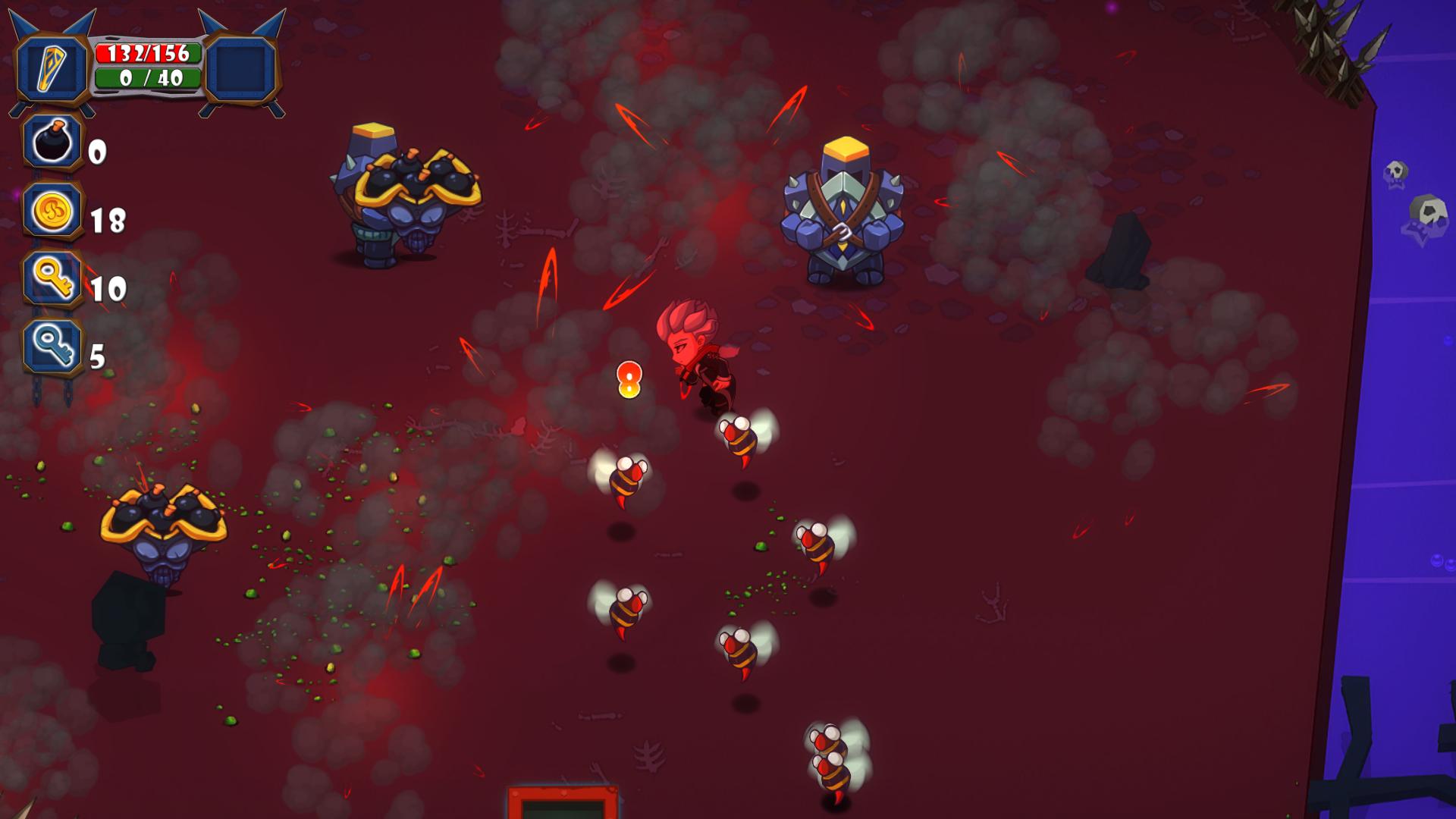Click the armored blue knight enemy
The width and height of the screenshot is (1456, 819).
coord(846,209)
